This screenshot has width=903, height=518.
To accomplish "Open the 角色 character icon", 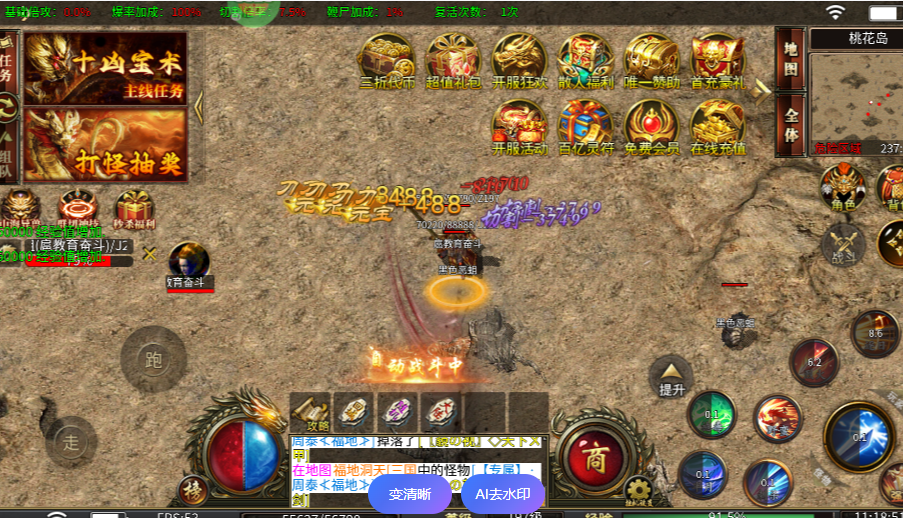I will click(x=842, y=187).
